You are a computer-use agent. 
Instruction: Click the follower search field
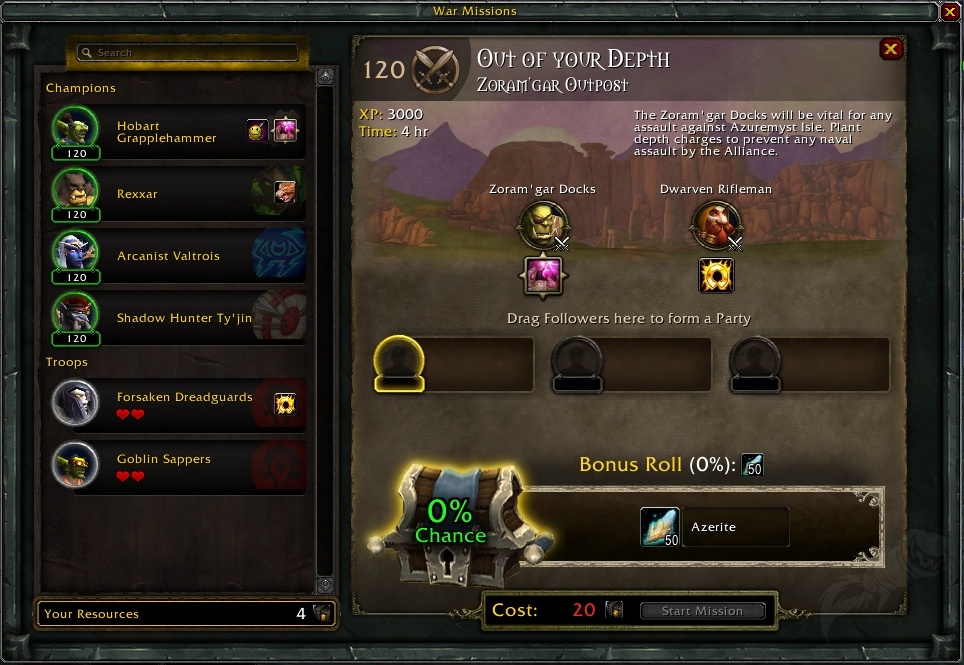188,53
